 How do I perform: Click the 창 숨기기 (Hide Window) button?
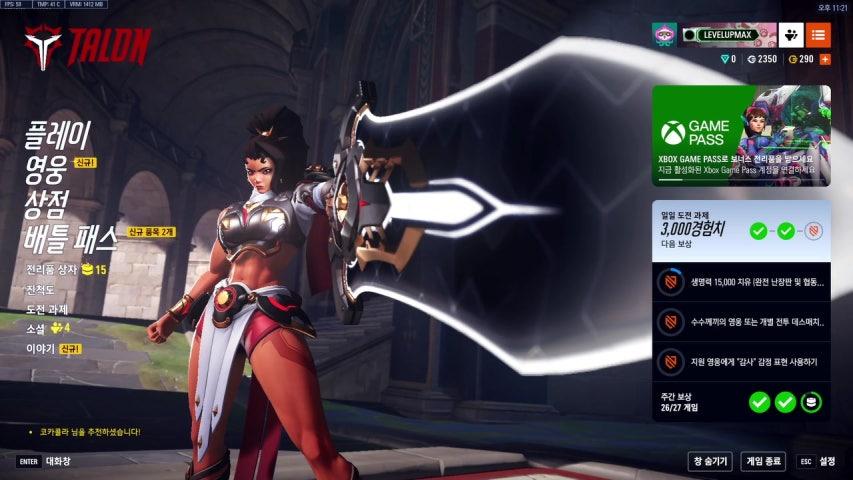tap(710, 461)
